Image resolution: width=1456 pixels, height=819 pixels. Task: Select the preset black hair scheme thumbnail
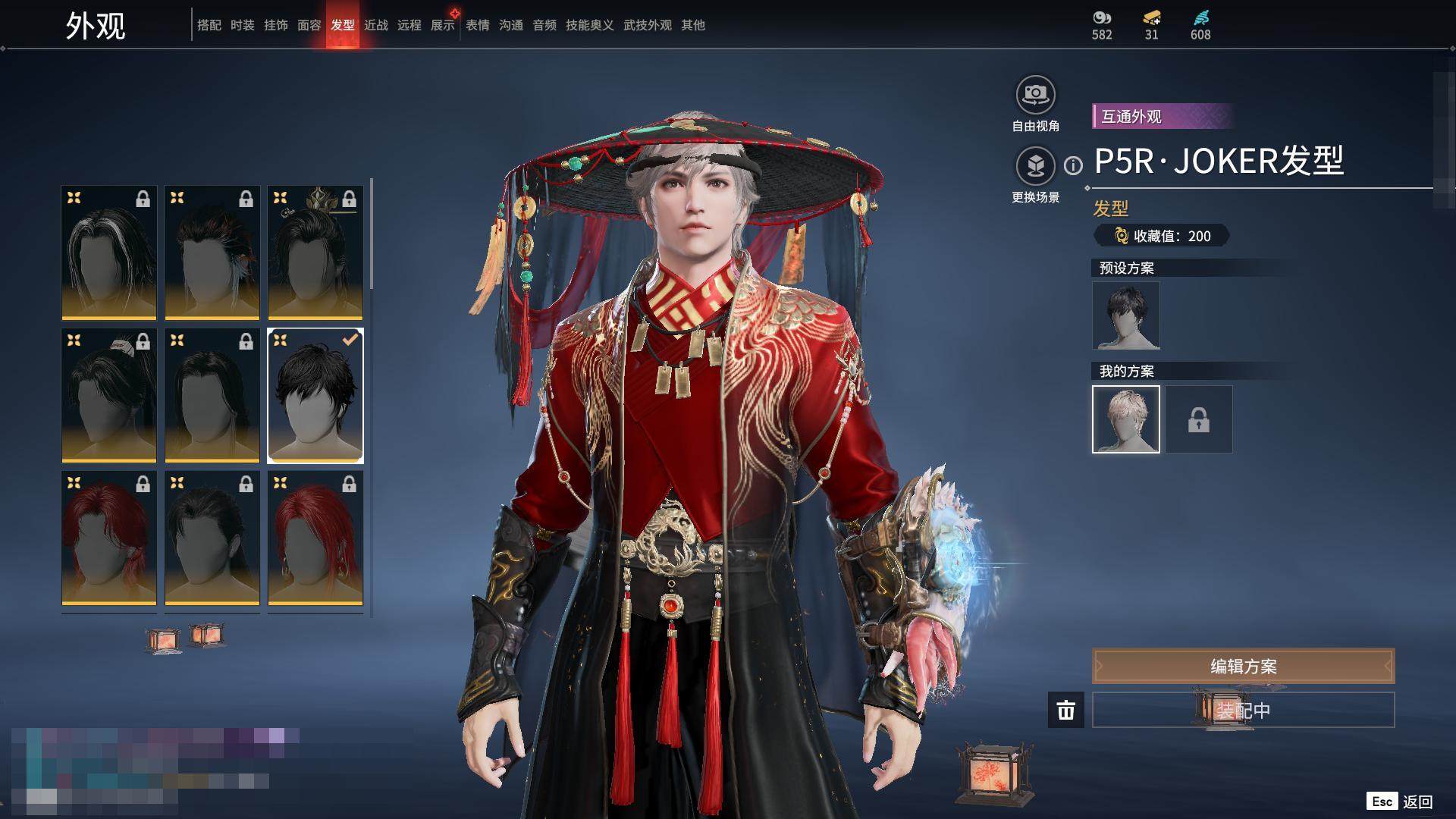click(x=1125, y=315)
